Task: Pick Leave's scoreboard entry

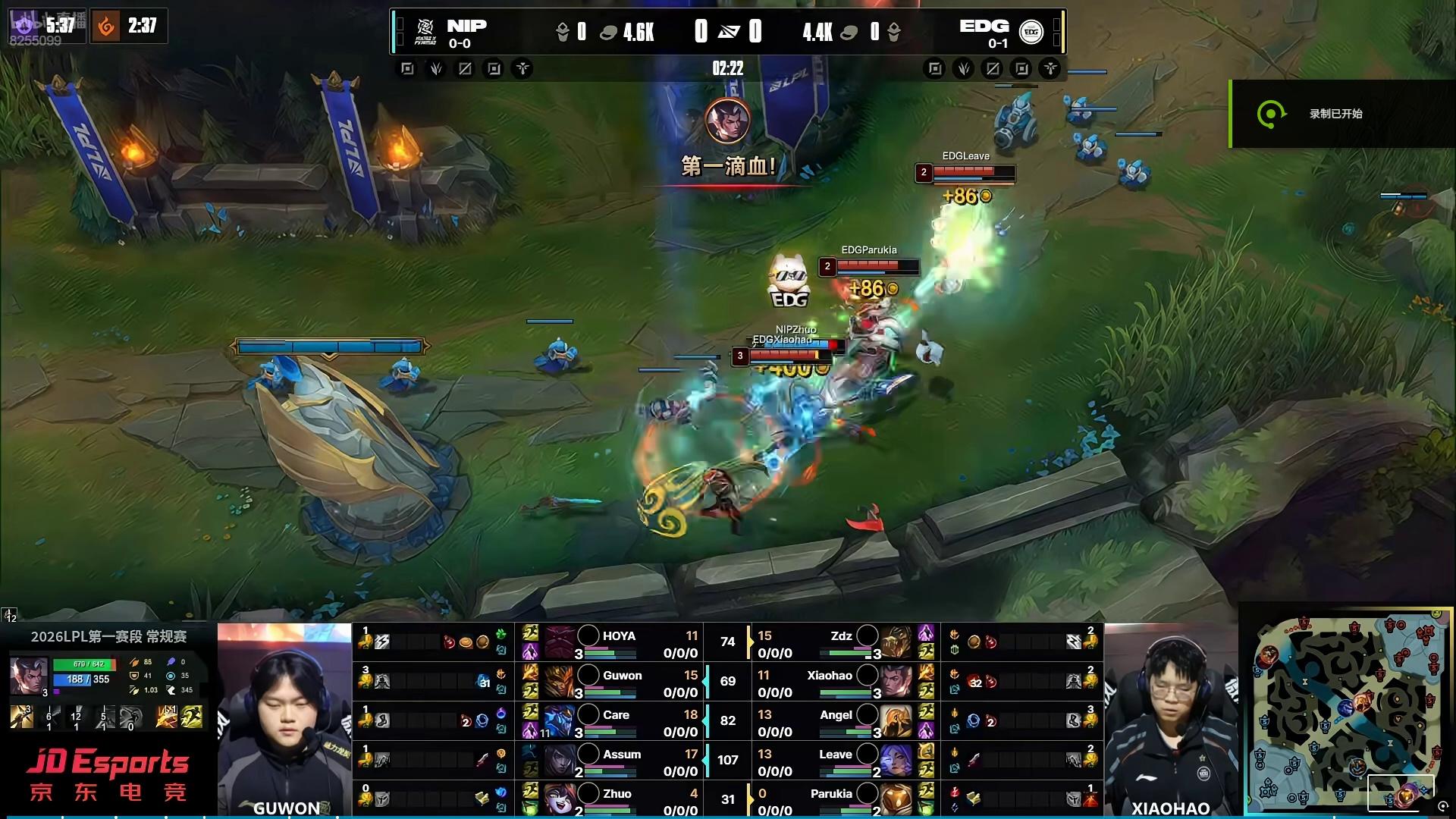Action: pos(842,761)
